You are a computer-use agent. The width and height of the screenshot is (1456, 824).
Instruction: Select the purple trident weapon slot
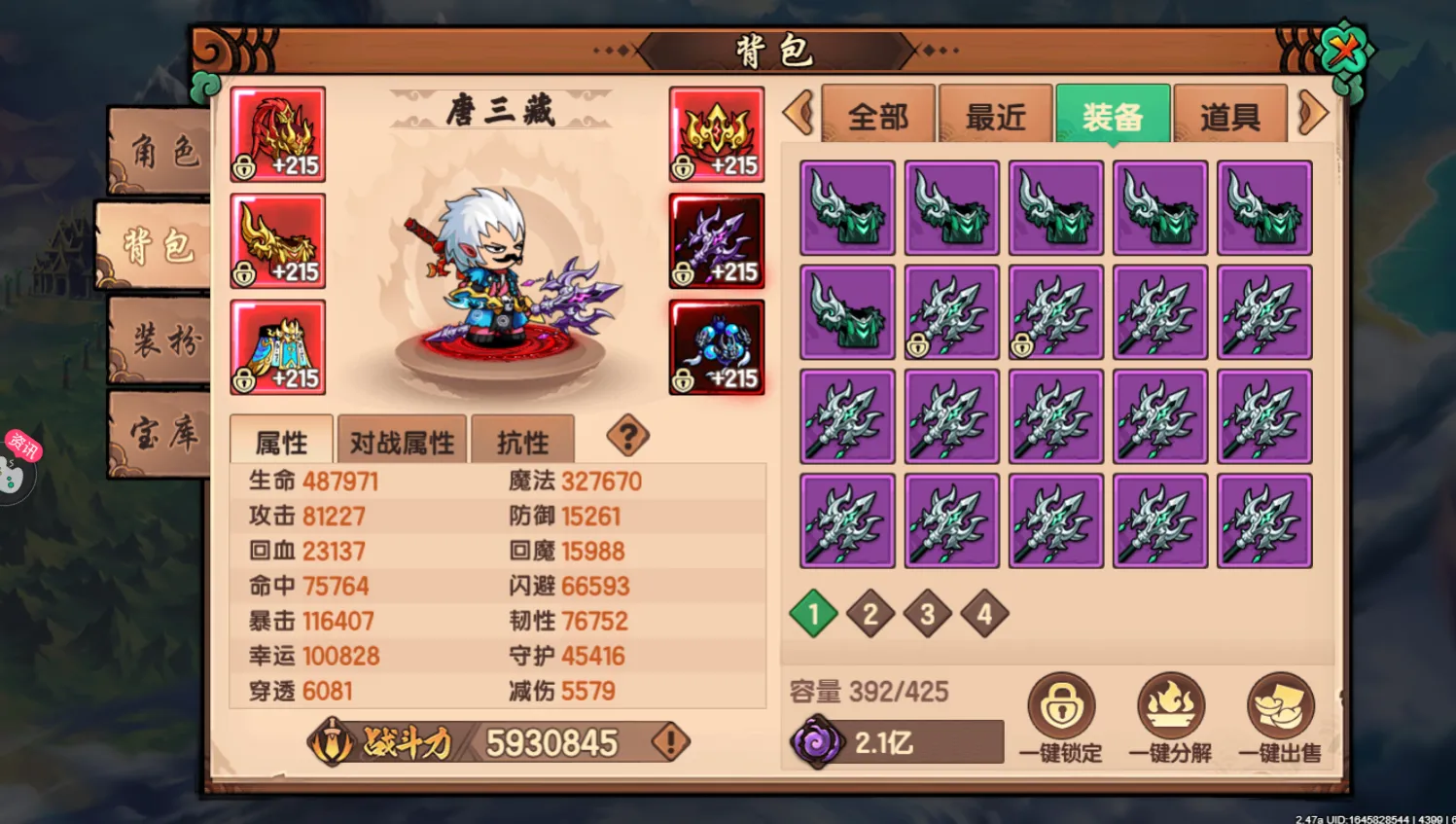717,240
